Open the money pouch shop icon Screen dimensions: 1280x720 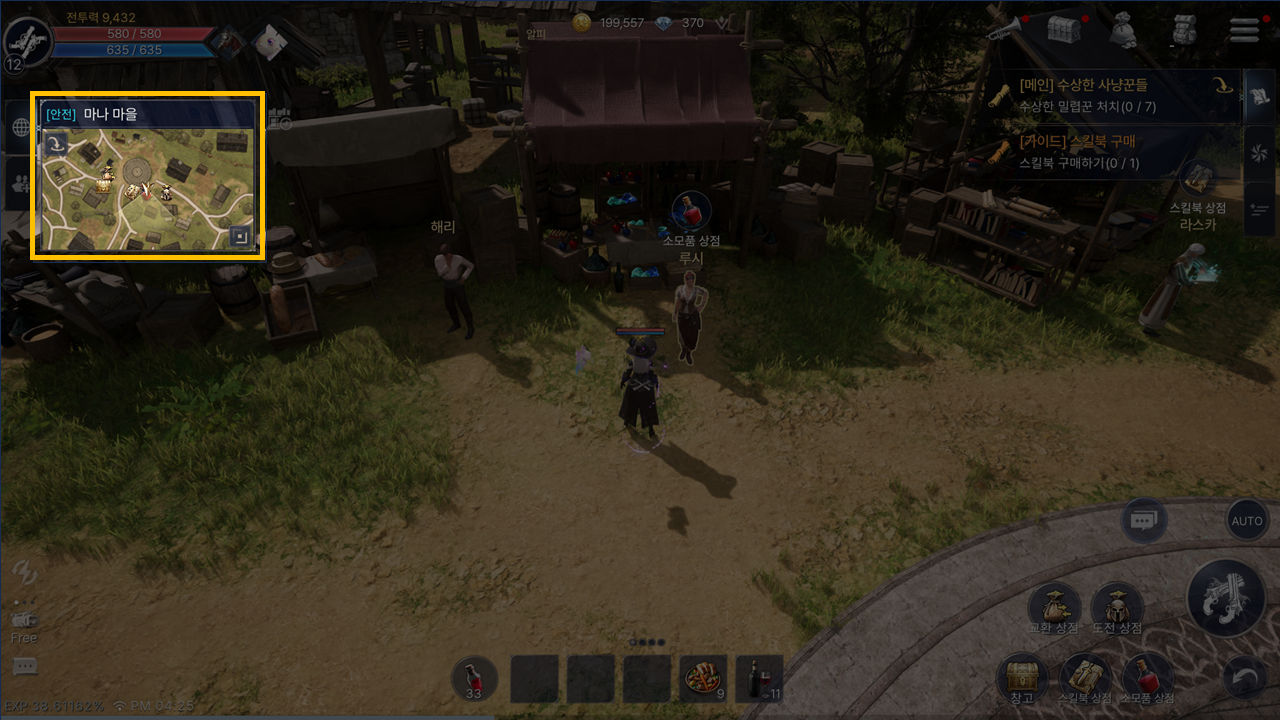1124,30
